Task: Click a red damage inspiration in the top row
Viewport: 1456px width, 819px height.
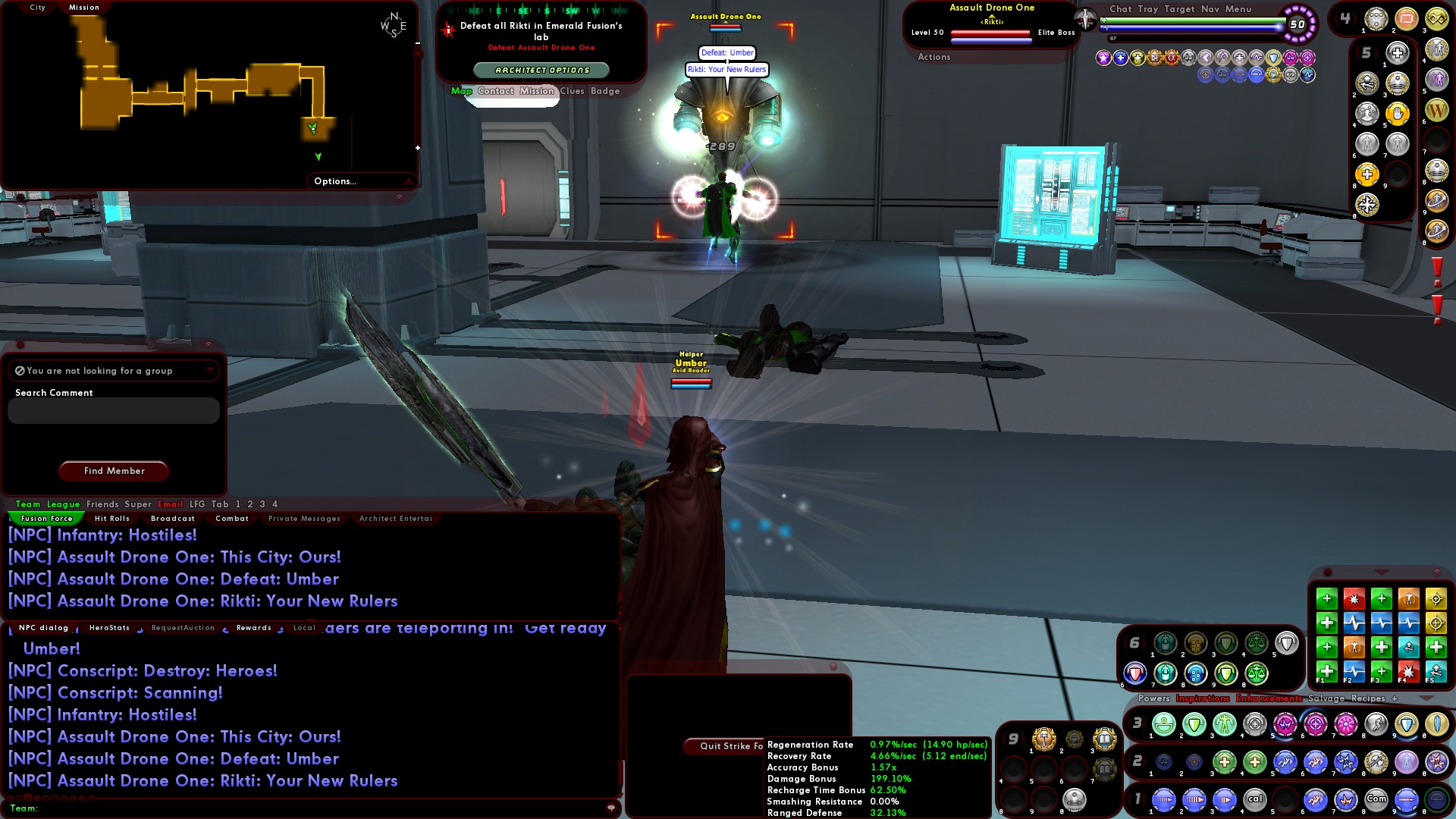Action: pos(1354,599)
